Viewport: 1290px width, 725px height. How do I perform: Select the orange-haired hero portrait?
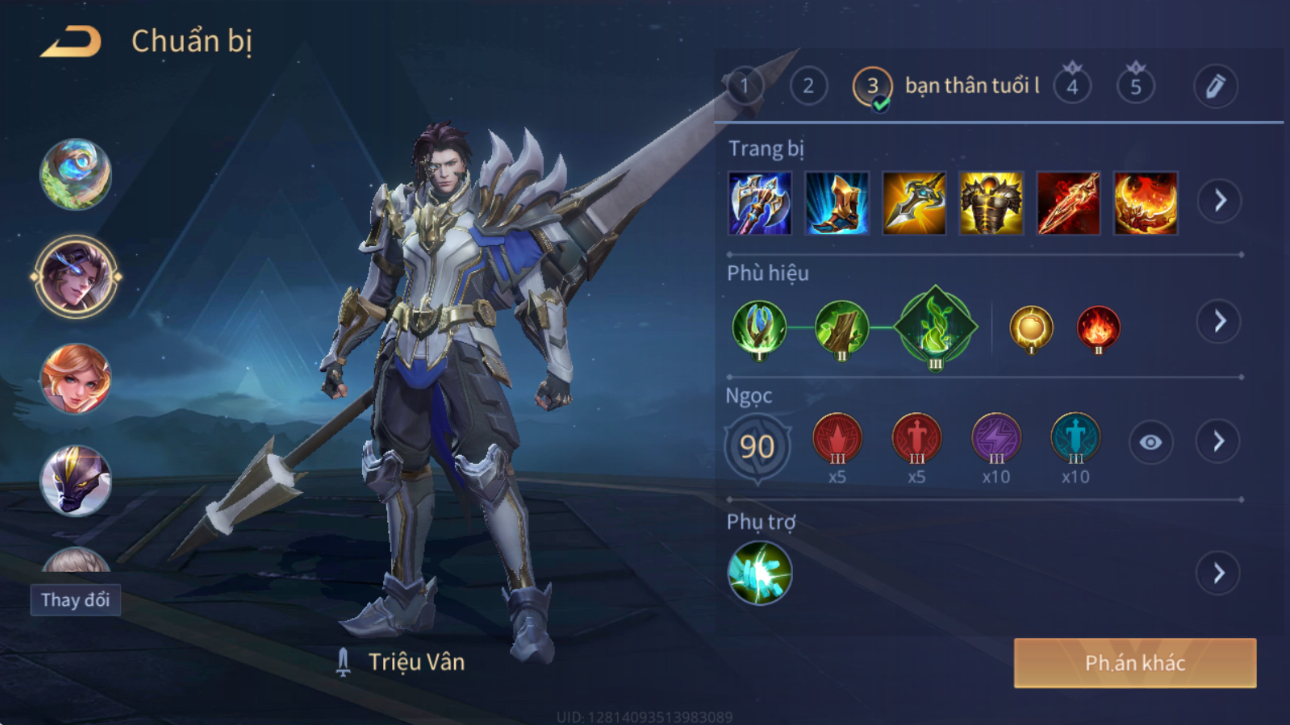75,379
